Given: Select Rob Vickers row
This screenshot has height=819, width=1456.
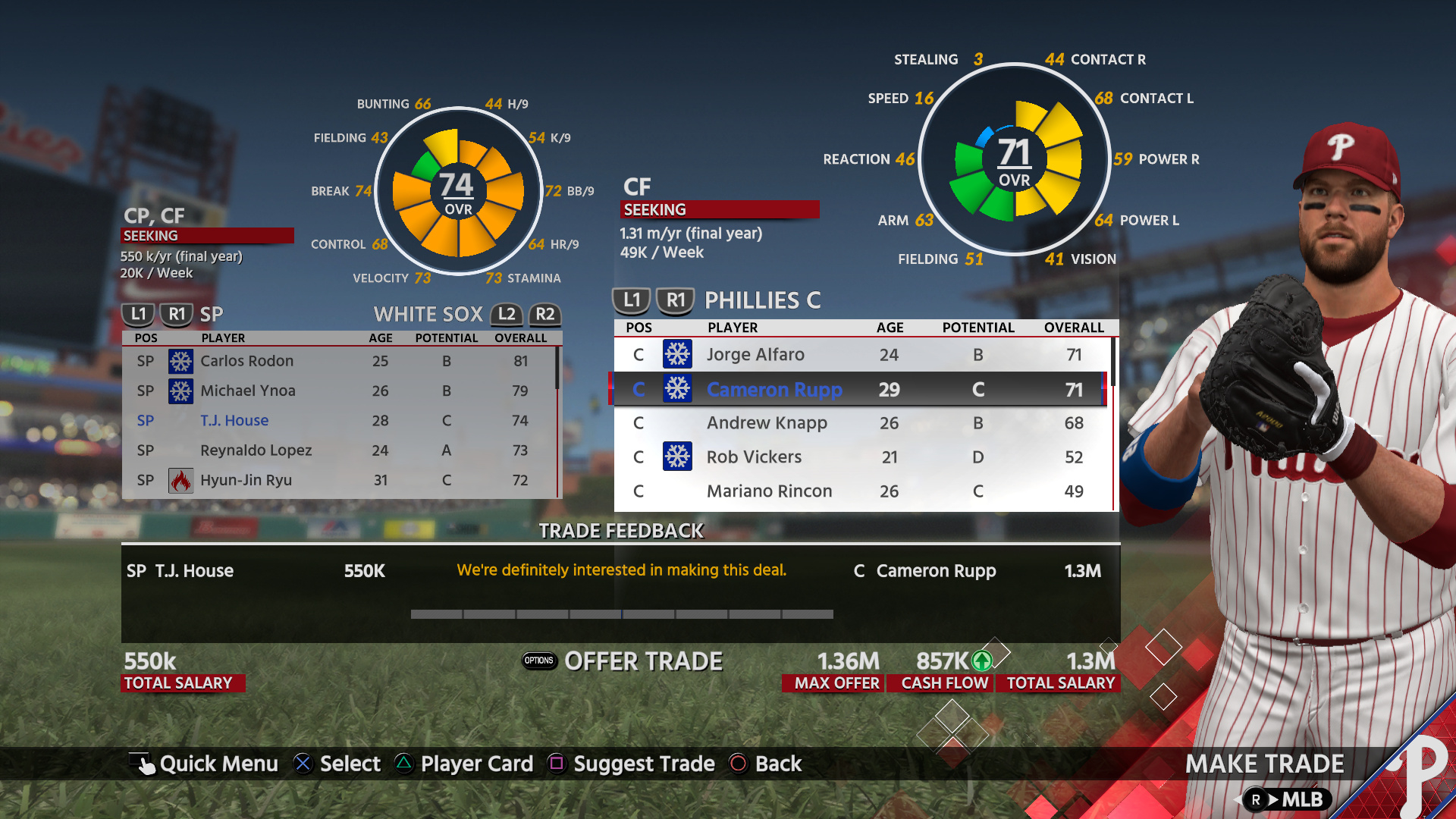Looking at the screenshot, I should click(x=754, y=457).
